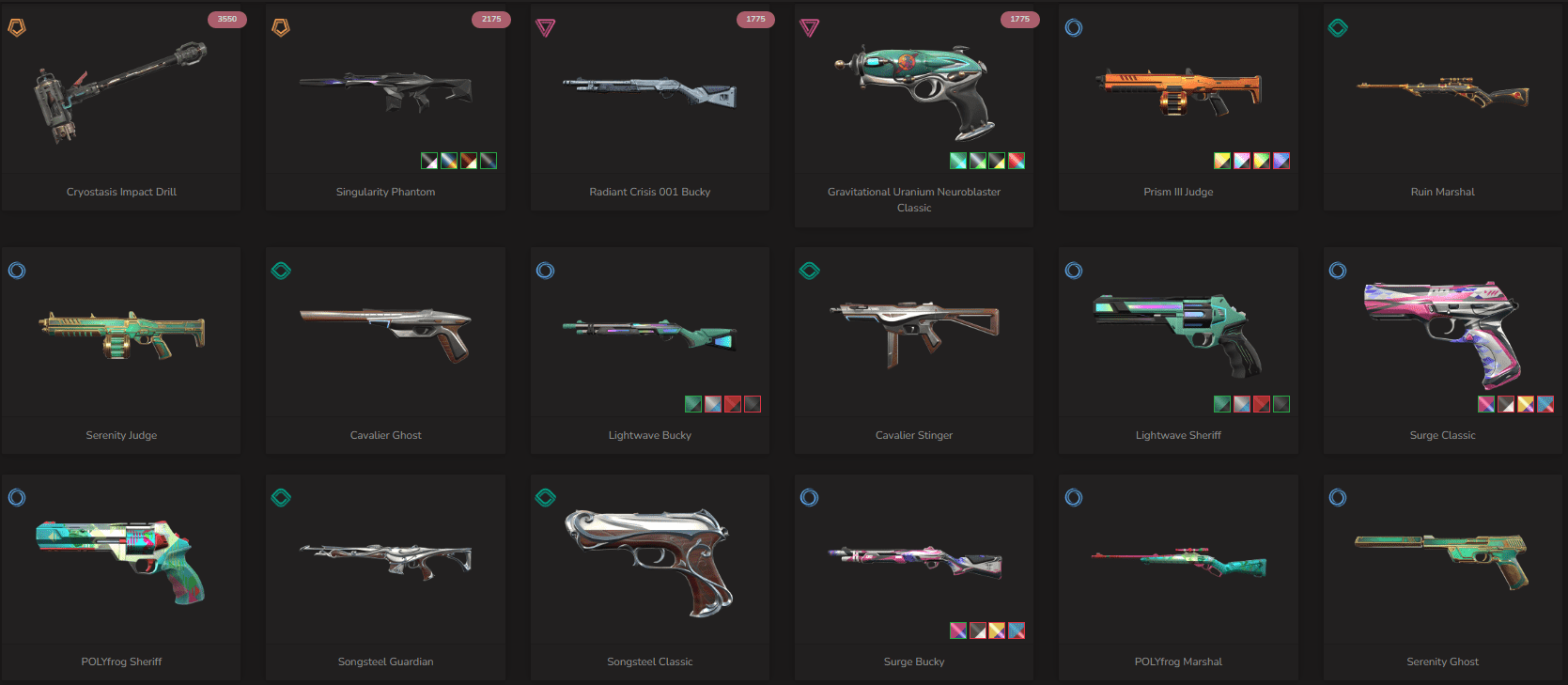The width and height of the screenshot is (1568, 685).
Task: Click the green rarity icon on Cavalier Ghost
Action: tap(280, 271)
